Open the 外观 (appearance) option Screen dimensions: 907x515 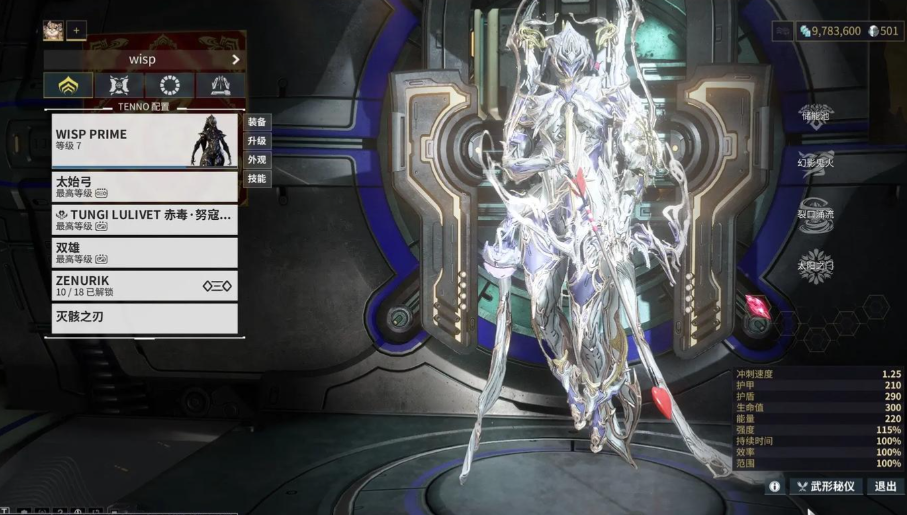[257, 160]
